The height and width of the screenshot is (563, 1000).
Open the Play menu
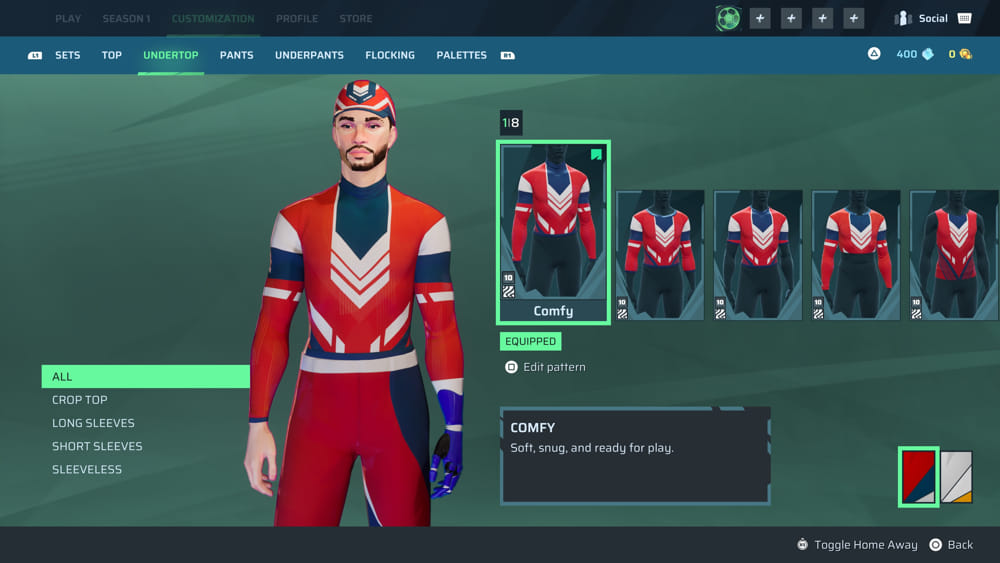pos(68,19)
